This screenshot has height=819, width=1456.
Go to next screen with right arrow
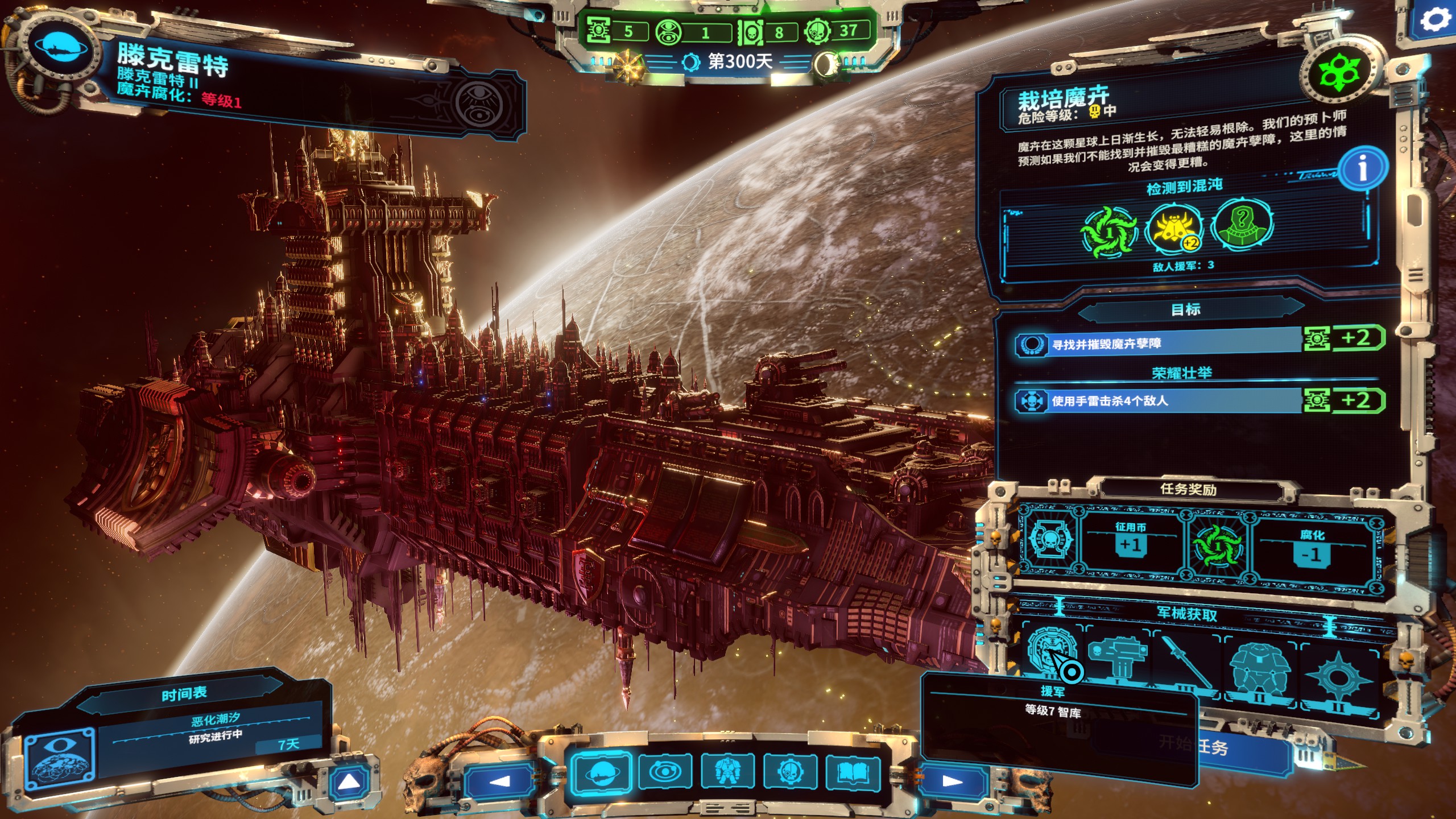pos(952,781)
